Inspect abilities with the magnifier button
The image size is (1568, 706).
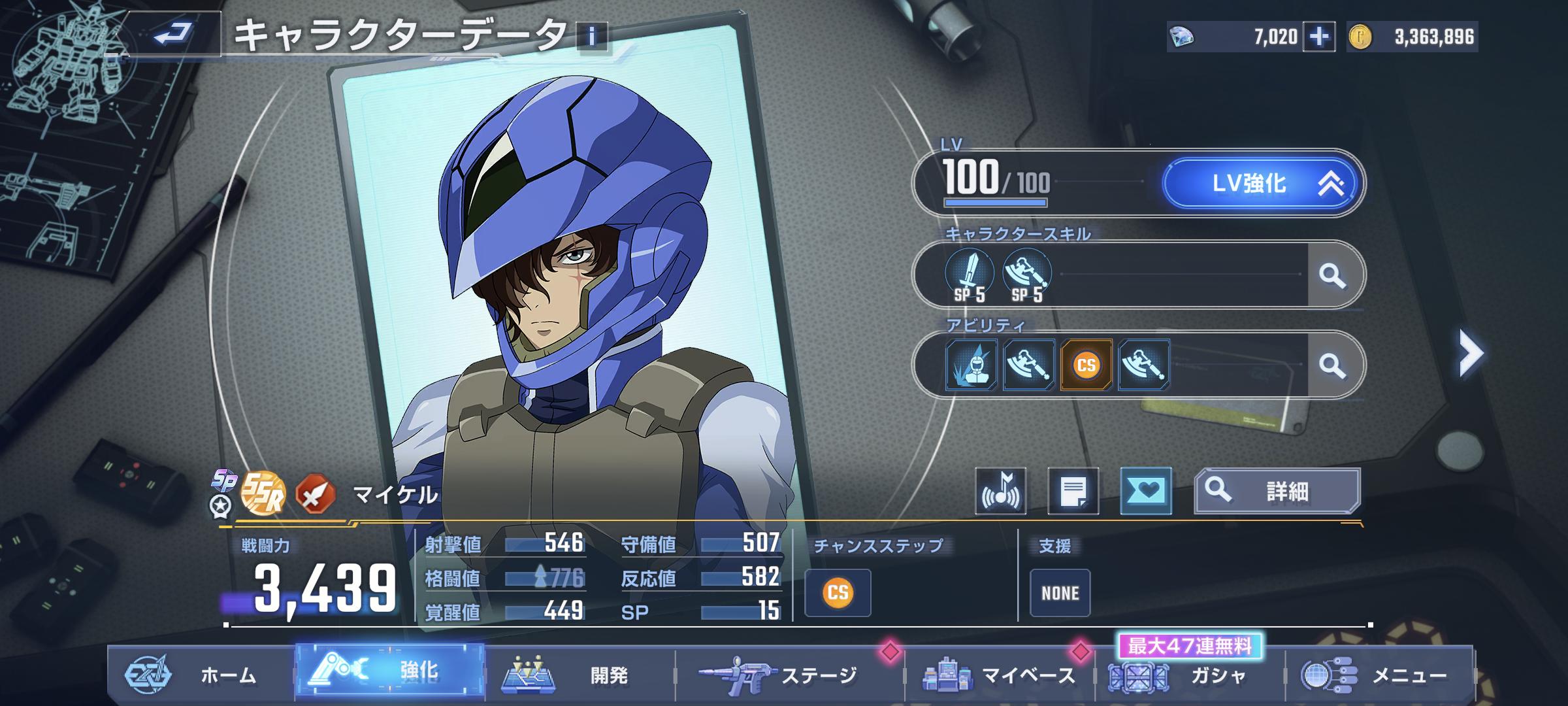(x=1332, y=365)
